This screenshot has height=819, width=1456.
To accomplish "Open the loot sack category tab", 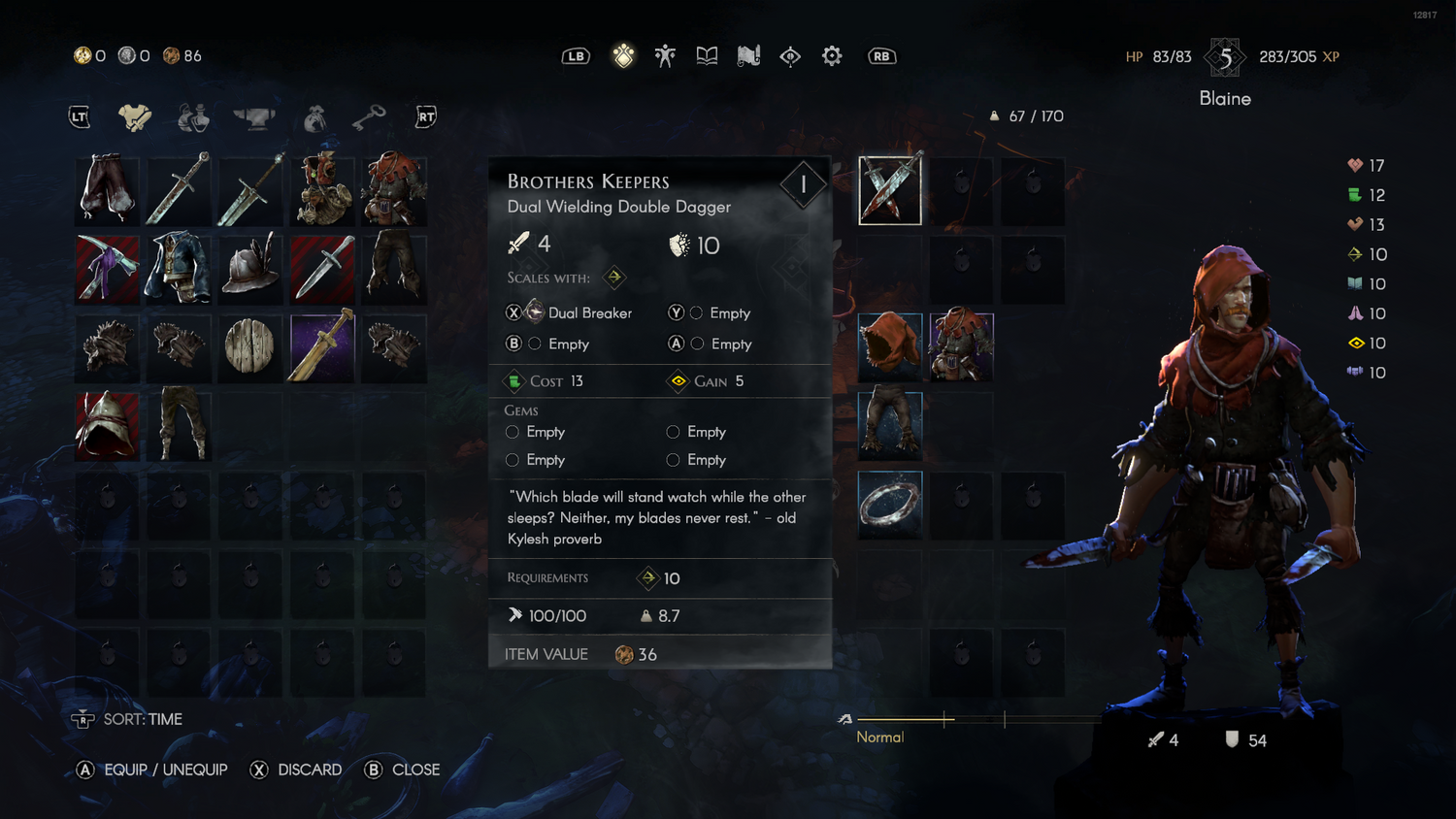I will 314,117.
